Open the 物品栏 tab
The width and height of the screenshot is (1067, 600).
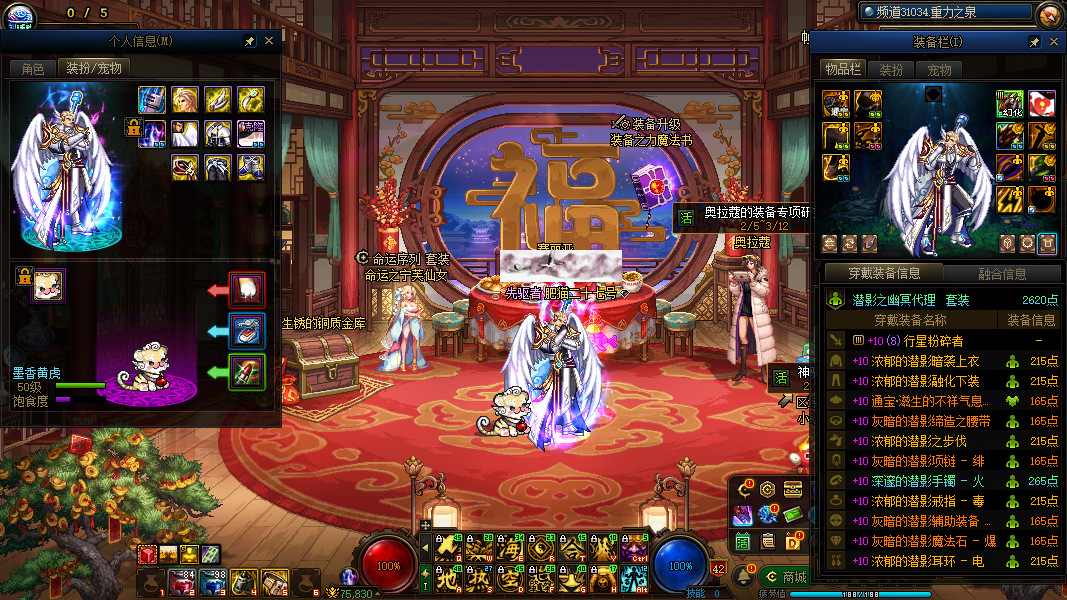[x=842, y=69]
